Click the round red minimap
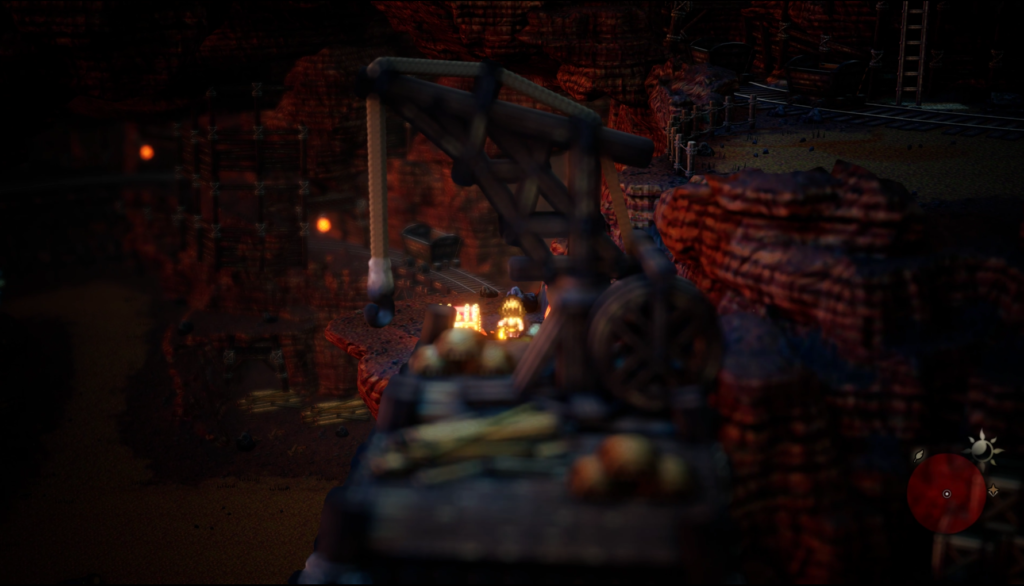This screenshot has height=586, width=1024. [946, 493]
